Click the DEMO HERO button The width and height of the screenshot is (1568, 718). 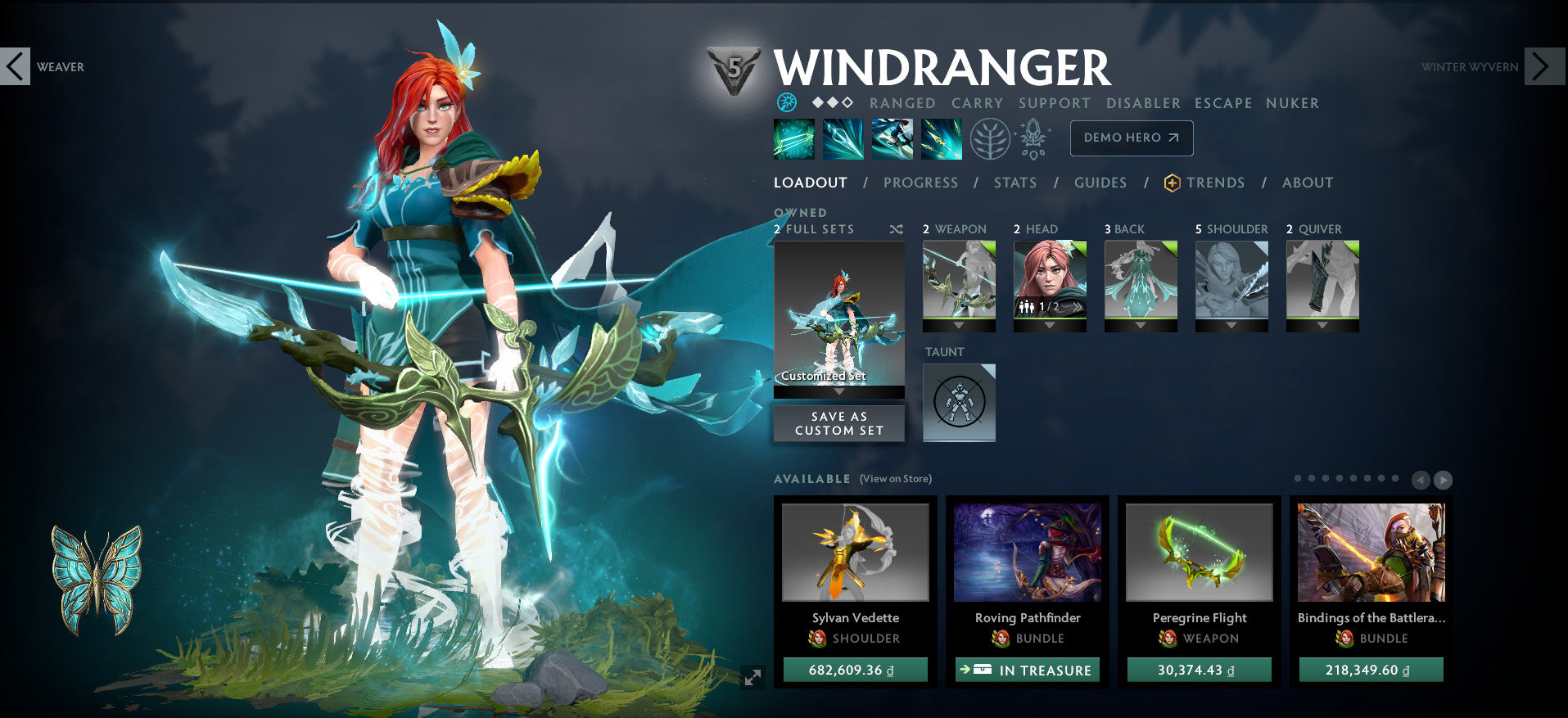click(1131, 138)
